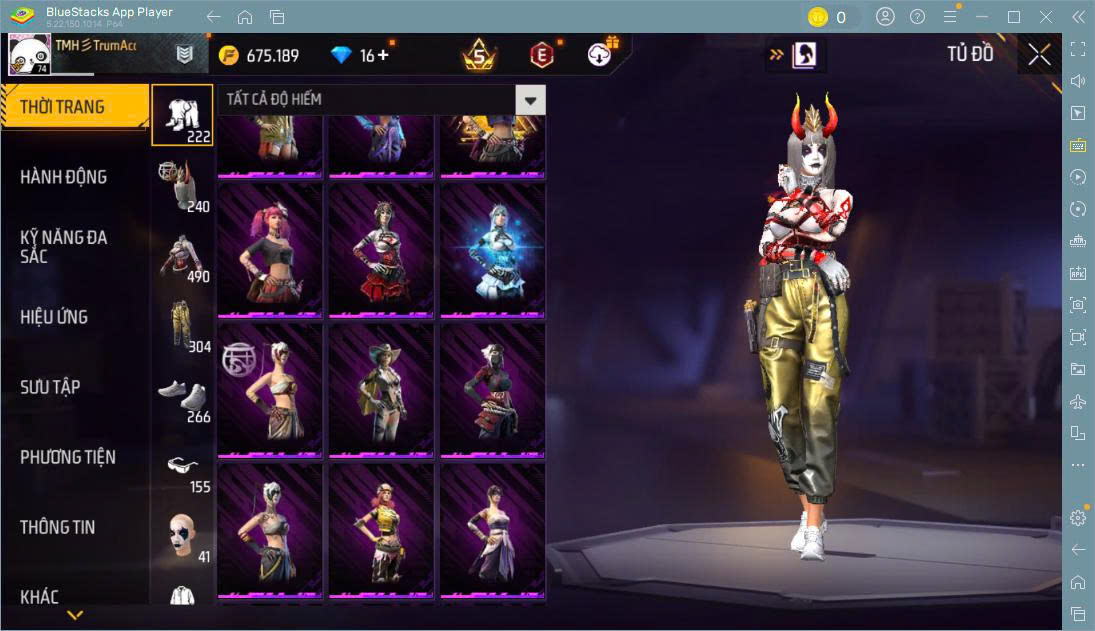Switch to PHƯƠNG TIỆN tab
1095x631 pixels.
click(x=68, y=457)
